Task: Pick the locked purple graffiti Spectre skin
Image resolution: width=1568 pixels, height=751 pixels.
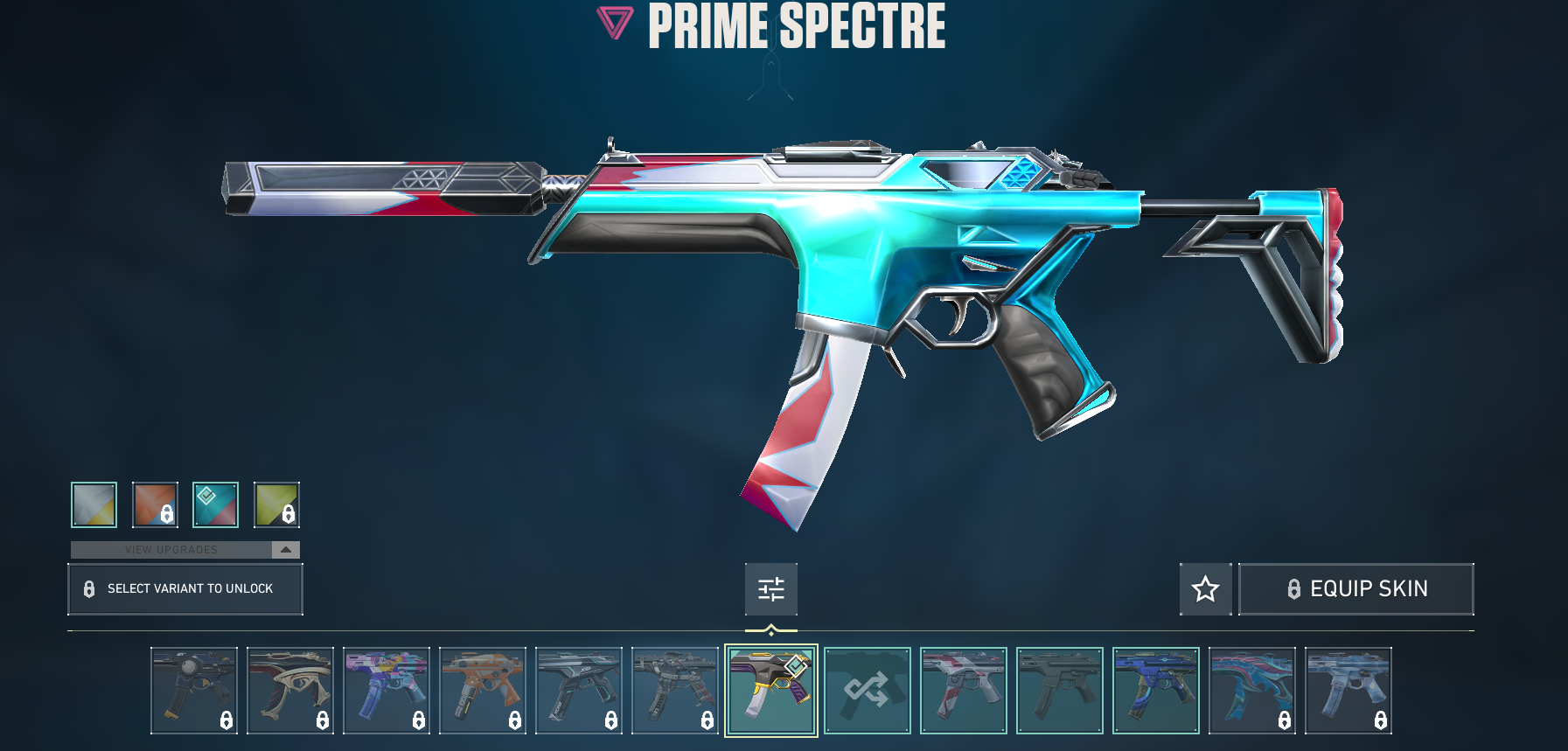Action: pos(386,690)
